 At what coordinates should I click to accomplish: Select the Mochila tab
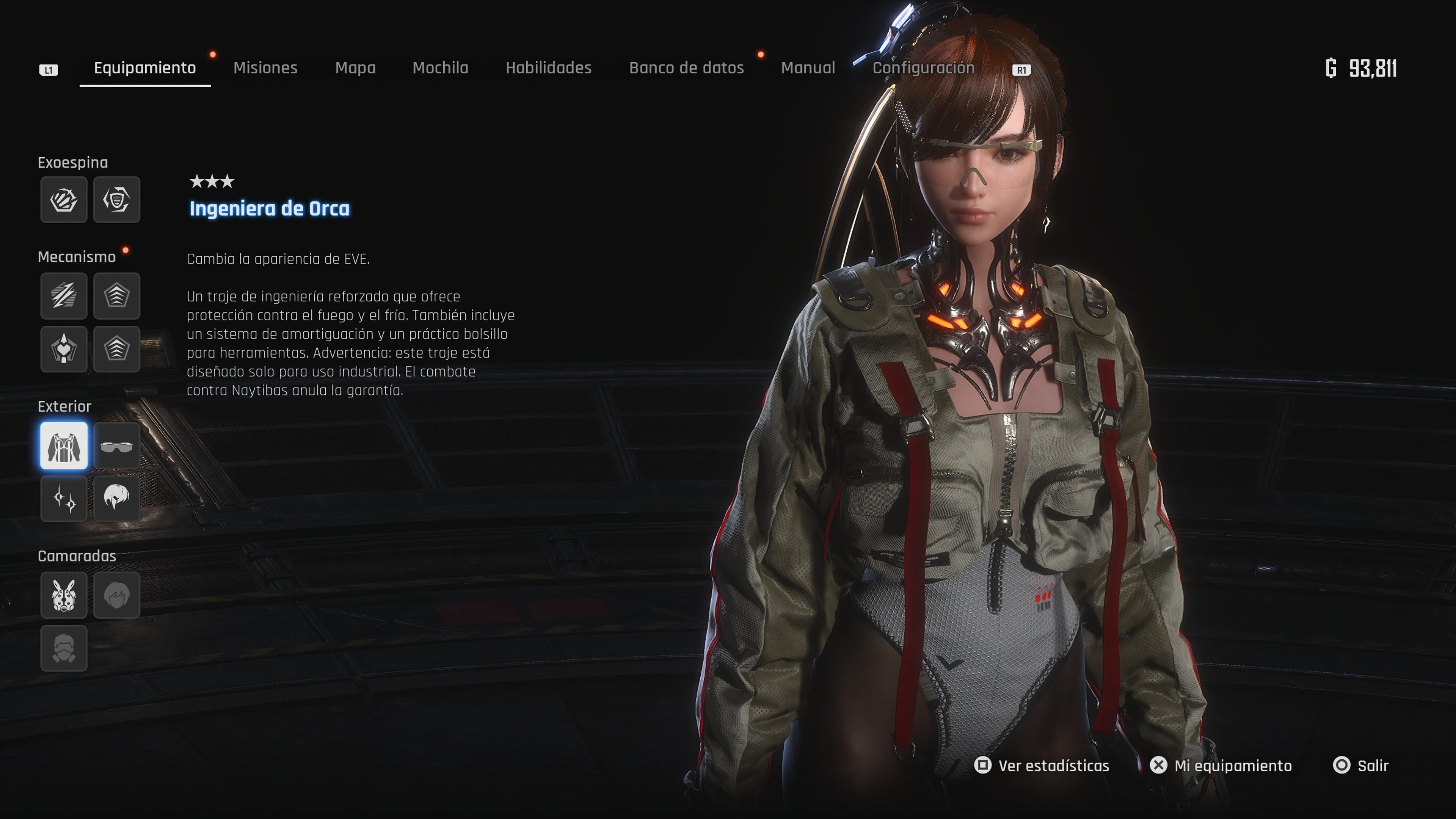pos(440,68)
